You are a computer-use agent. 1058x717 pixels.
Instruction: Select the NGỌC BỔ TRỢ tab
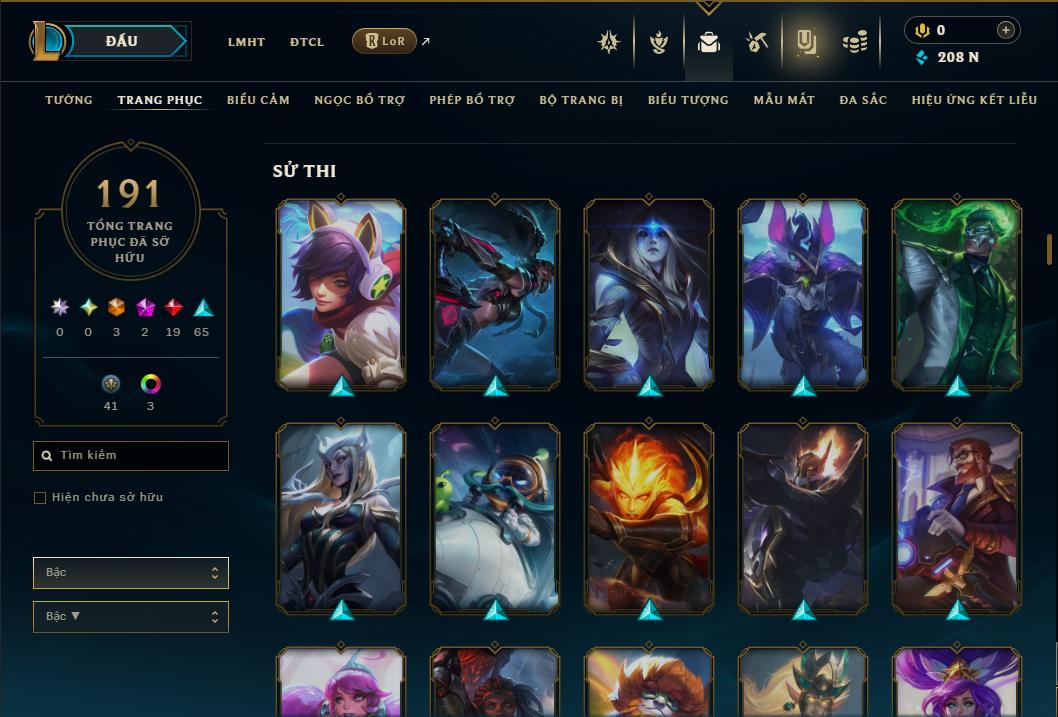click(359, 100)
